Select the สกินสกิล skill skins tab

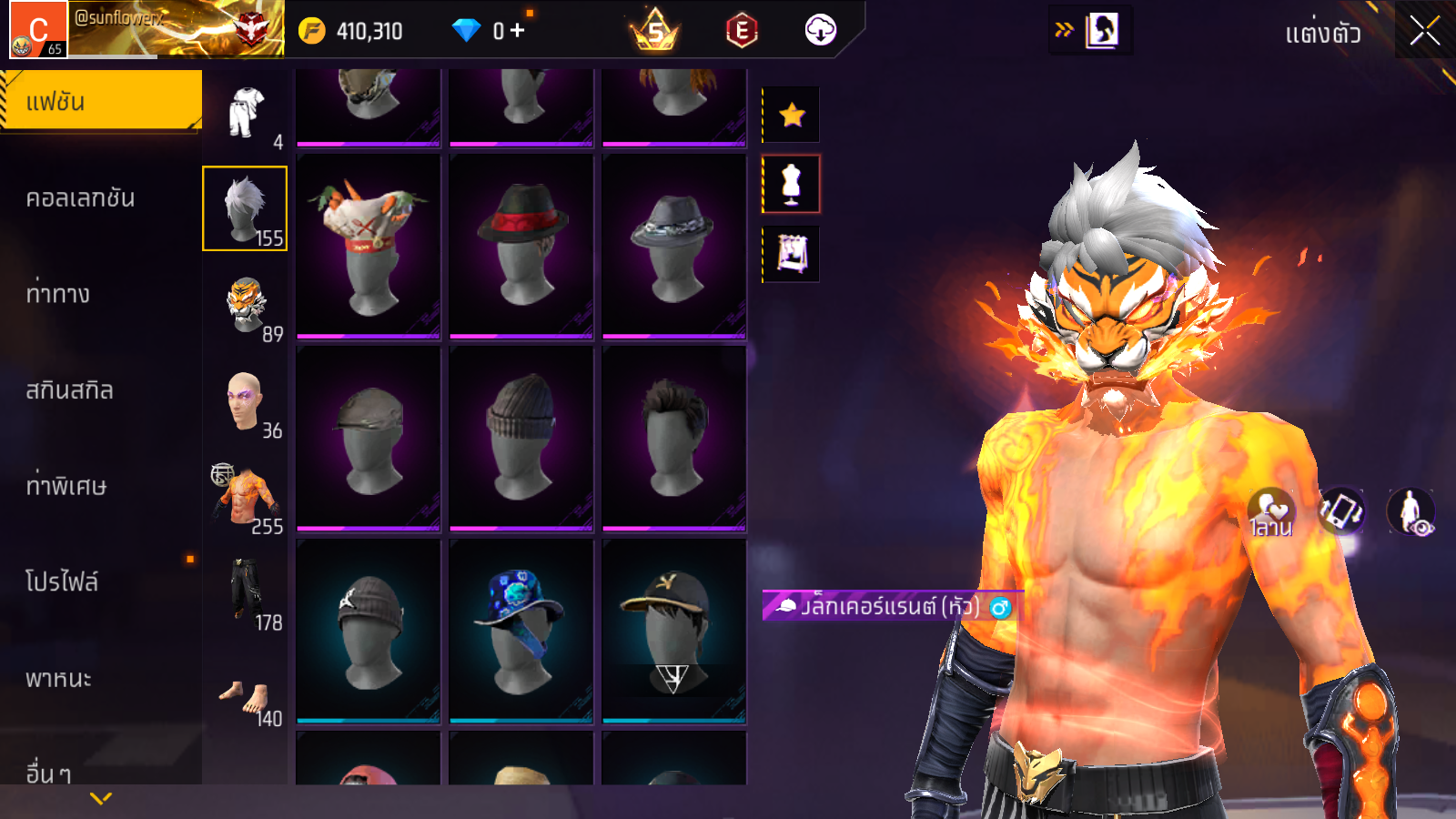point(70,390)
